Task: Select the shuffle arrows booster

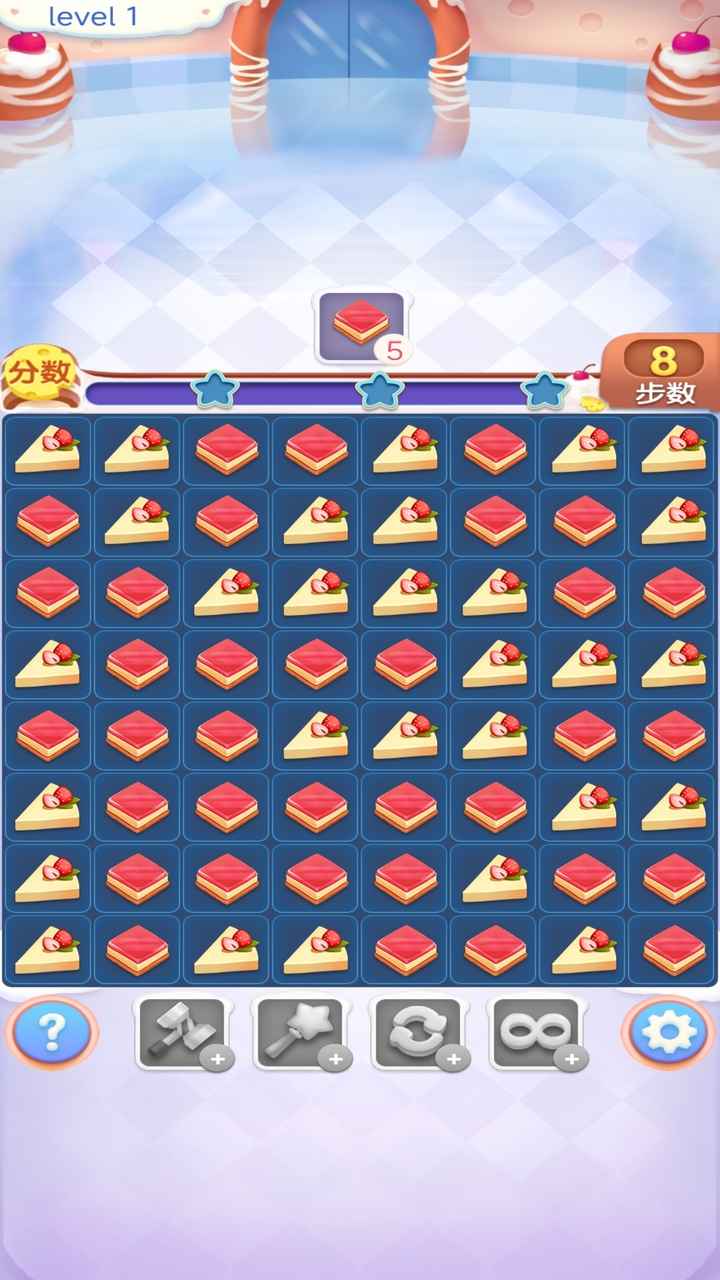Action: click(x=417, y=1033)
